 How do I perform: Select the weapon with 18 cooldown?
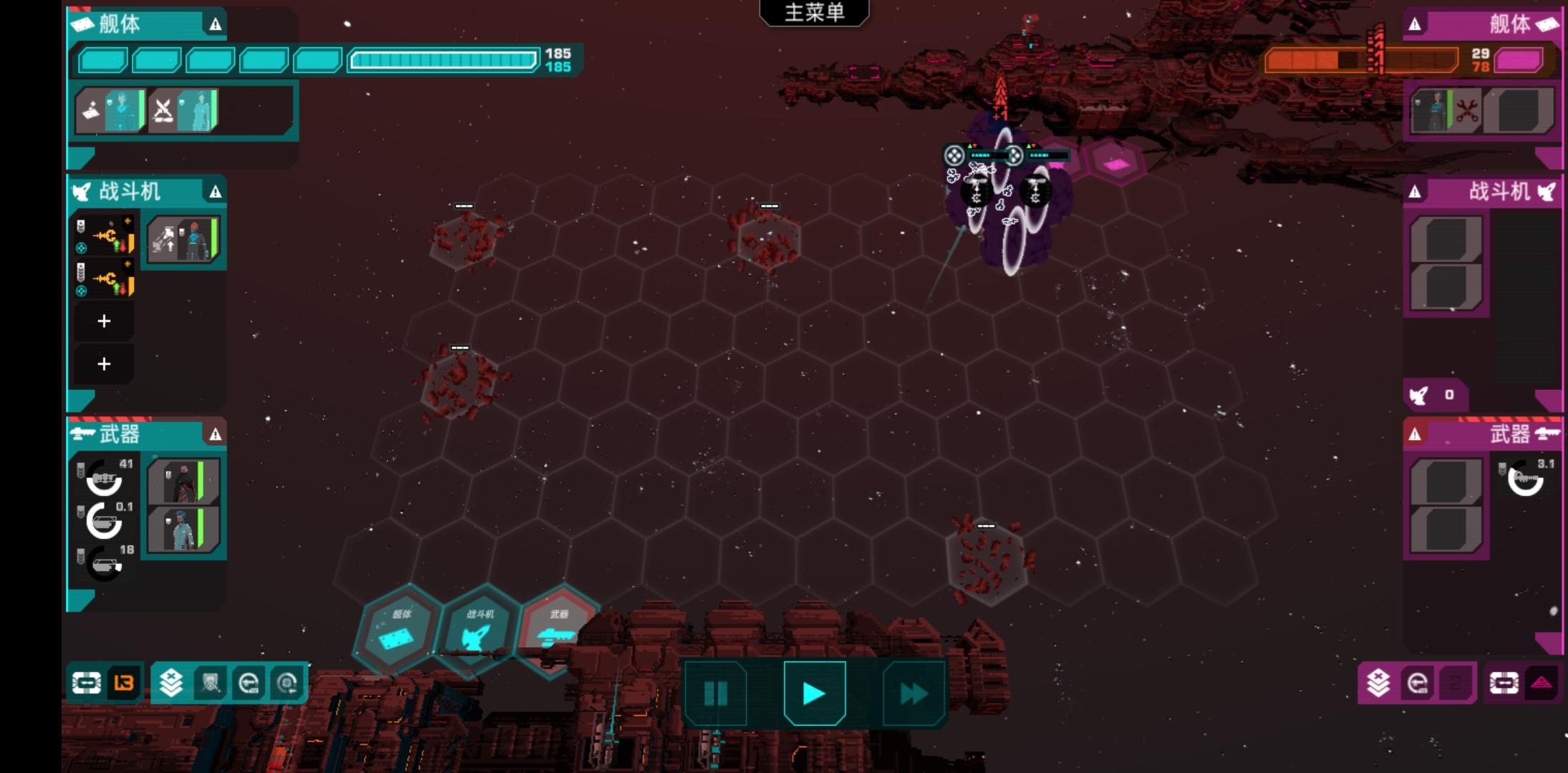pos(105,564)
